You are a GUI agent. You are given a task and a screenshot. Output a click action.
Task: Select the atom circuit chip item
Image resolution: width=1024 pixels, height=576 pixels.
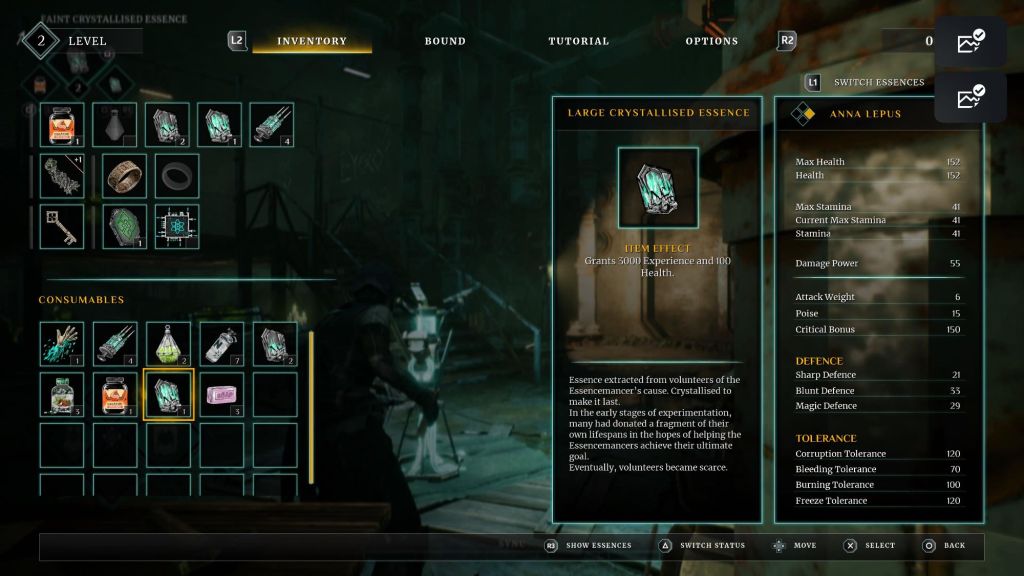177,227
